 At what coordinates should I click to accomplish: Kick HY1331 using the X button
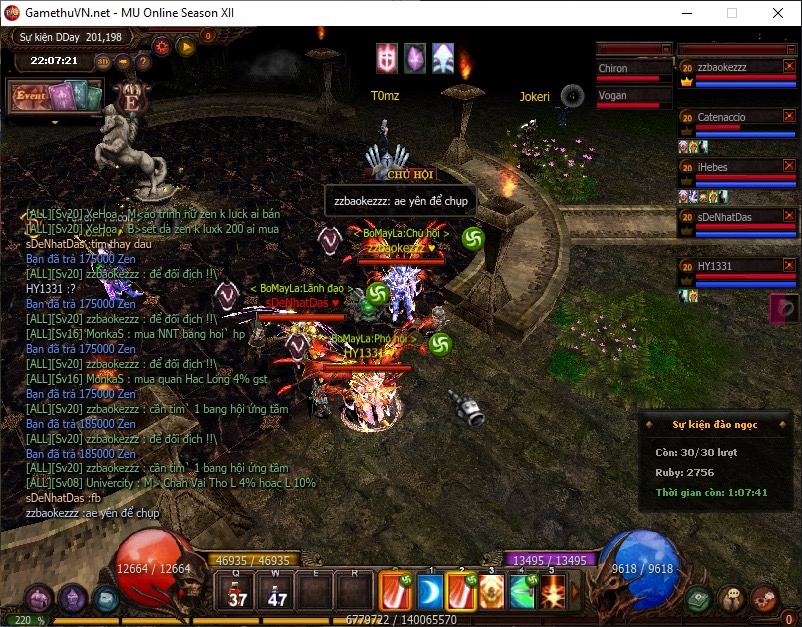(787, 265)
